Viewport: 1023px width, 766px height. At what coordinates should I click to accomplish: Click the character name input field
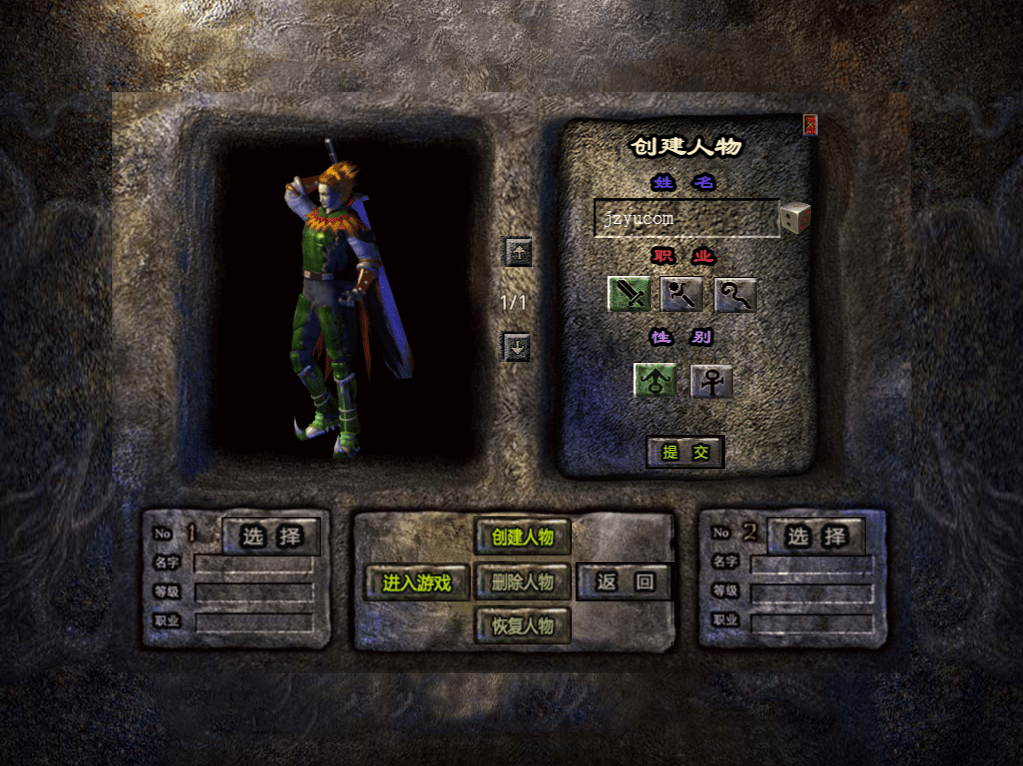tap(686, 218)
